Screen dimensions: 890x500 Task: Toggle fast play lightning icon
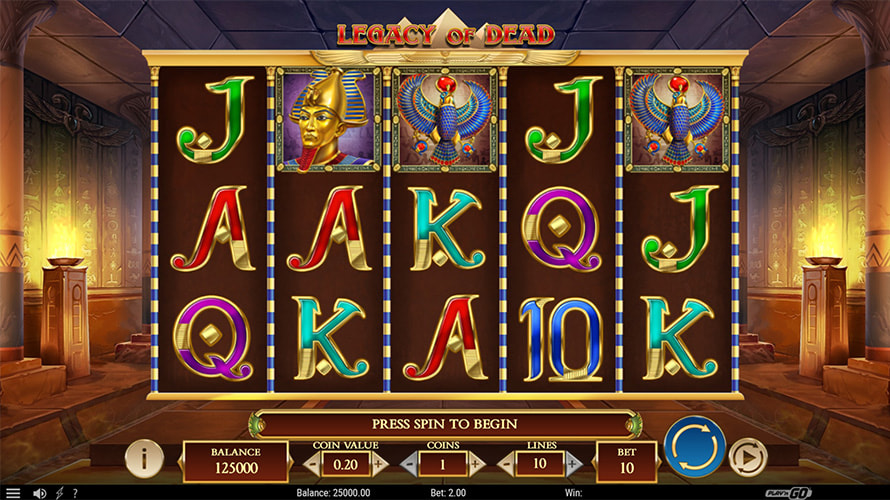[x=59, y=493]
